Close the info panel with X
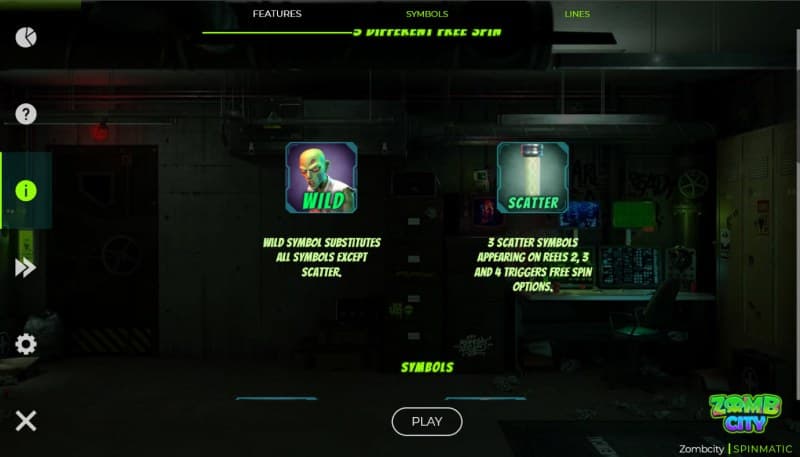 26,420
